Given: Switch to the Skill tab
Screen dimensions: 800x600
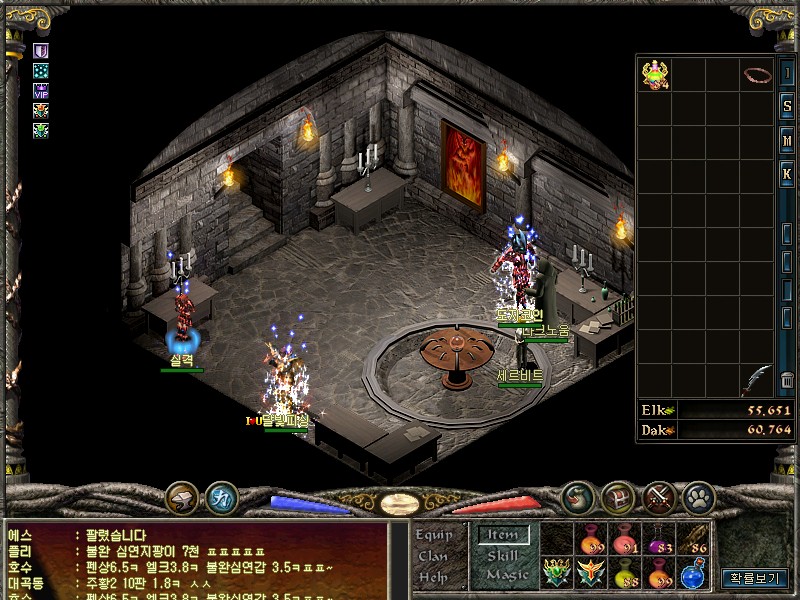Looking at the screenshot, I should (x=503, y=556).
